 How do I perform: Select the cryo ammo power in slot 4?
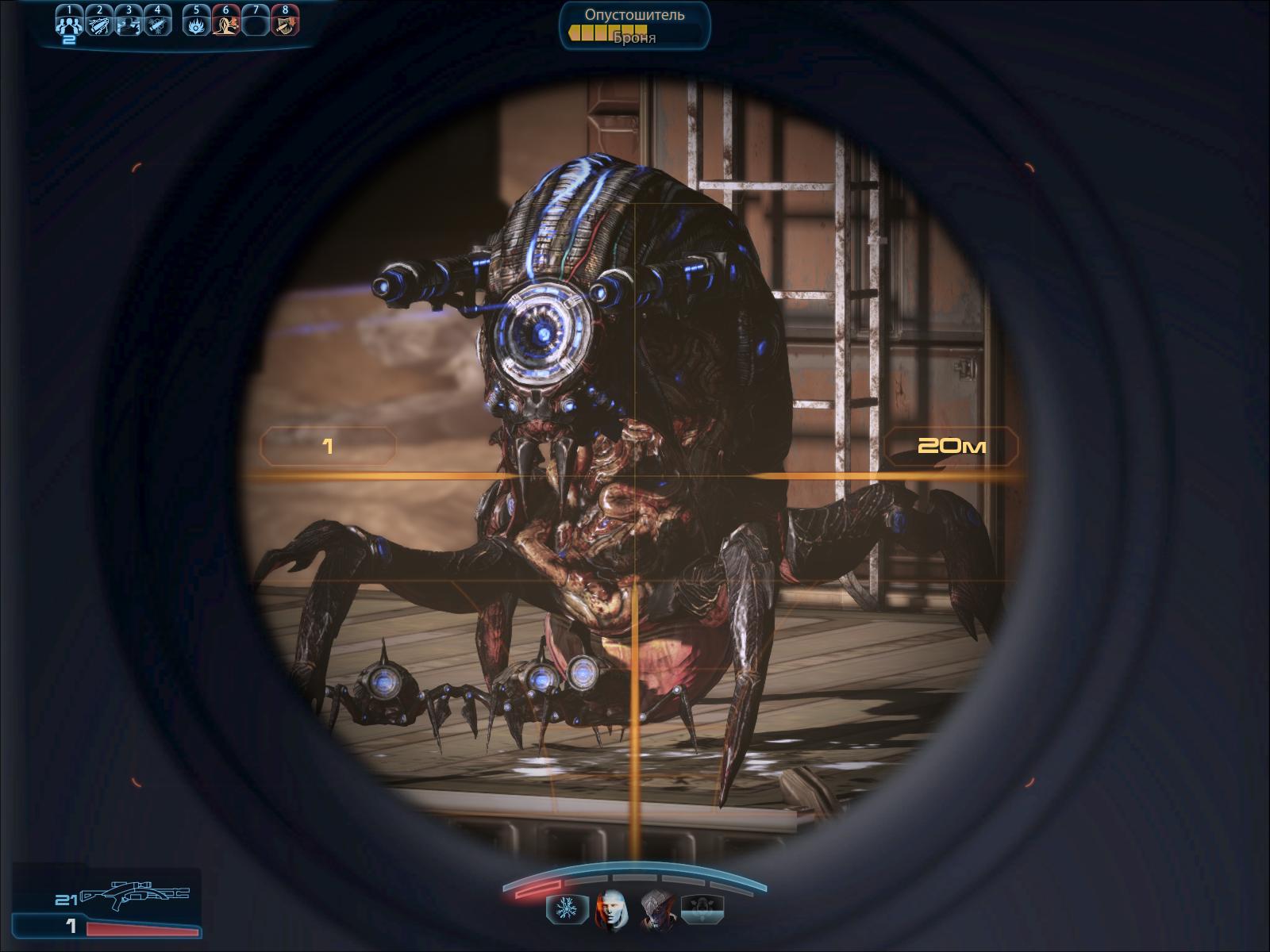coord(158,25)
